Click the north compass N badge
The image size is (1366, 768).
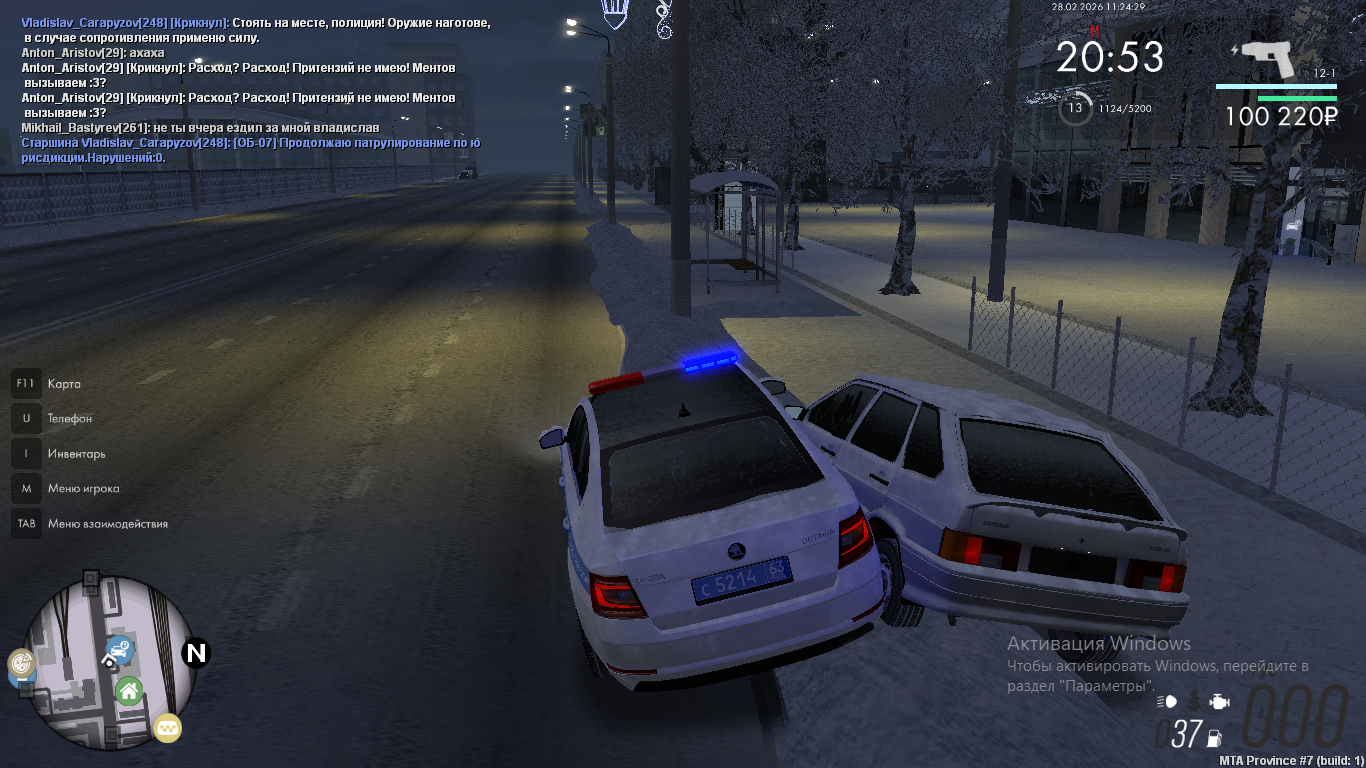coord(196,653)
